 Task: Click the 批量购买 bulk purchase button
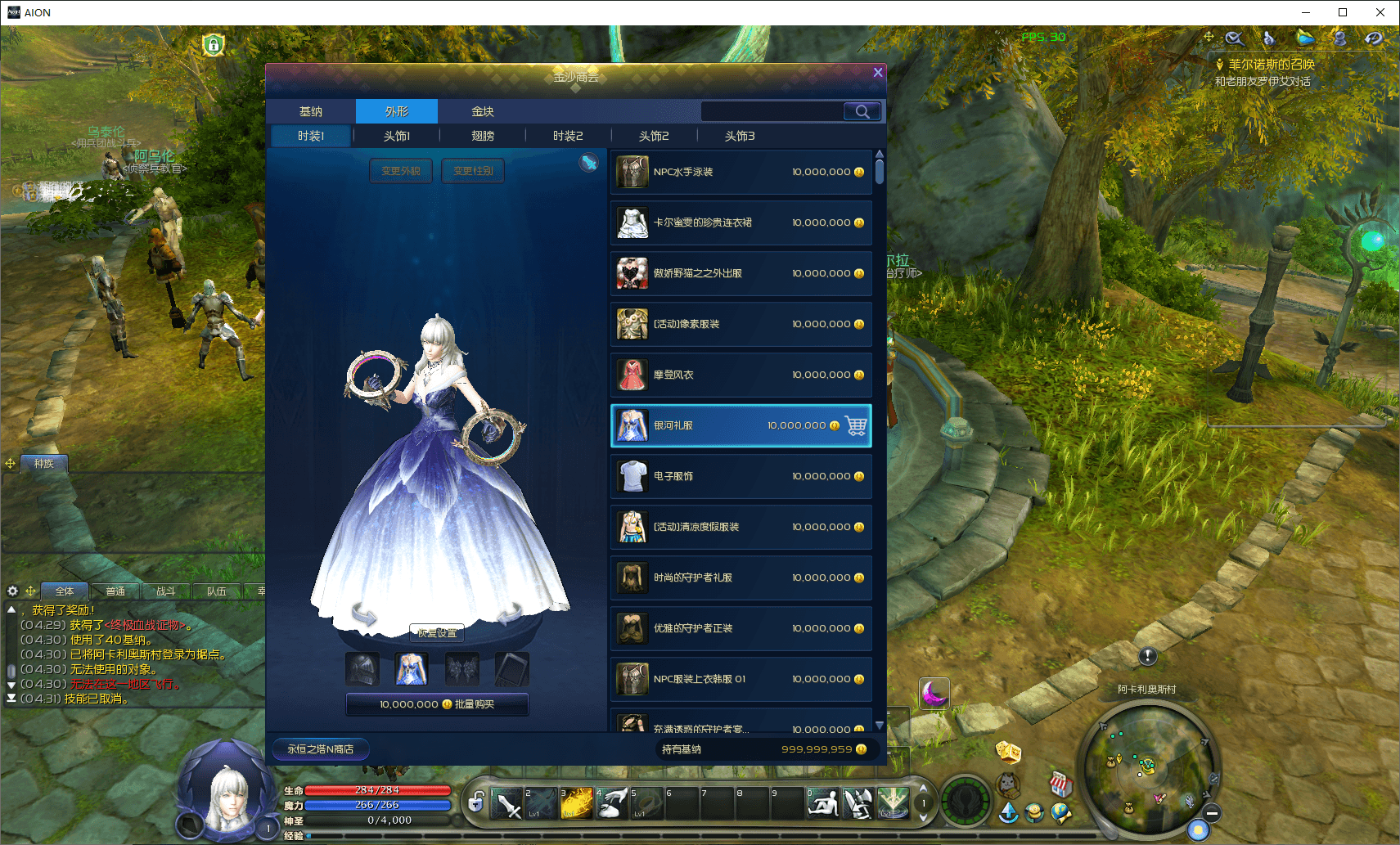(x=437, y=704)
